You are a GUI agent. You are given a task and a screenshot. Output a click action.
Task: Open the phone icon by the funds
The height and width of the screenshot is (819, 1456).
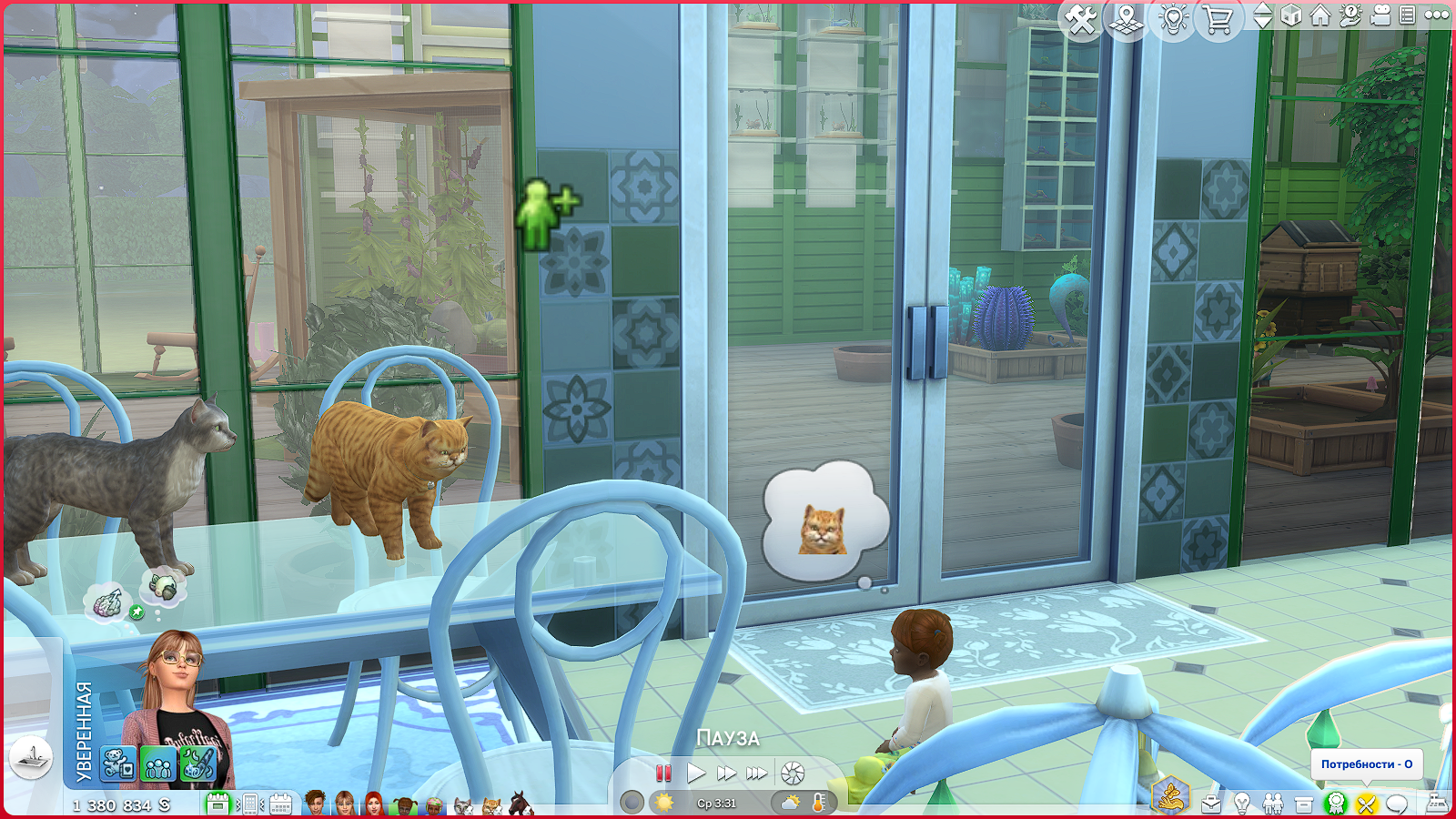pyautogui.click(x=248, y=804)
